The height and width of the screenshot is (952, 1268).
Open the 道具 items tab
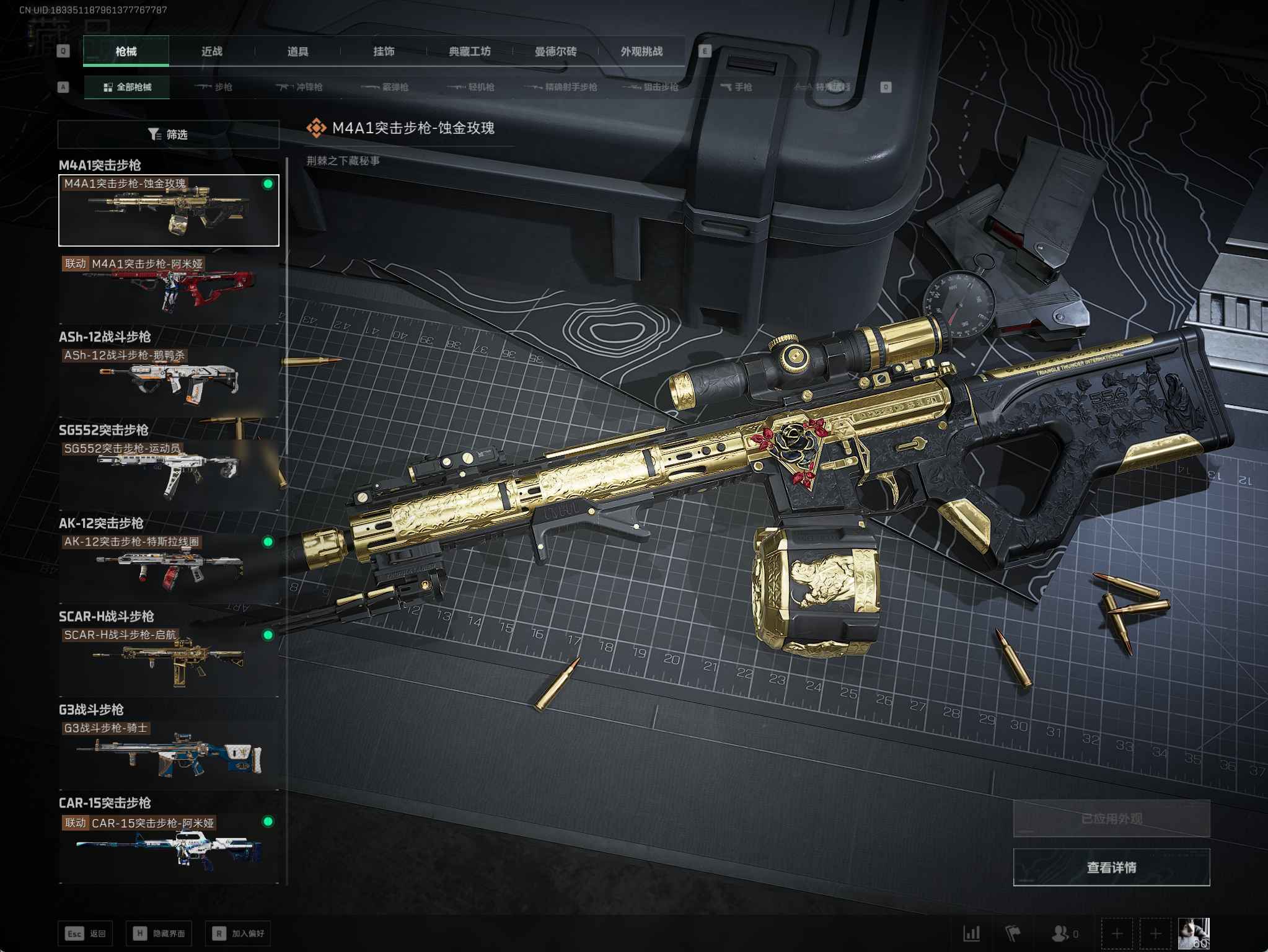pyautogui.click(x=297, y=51)
